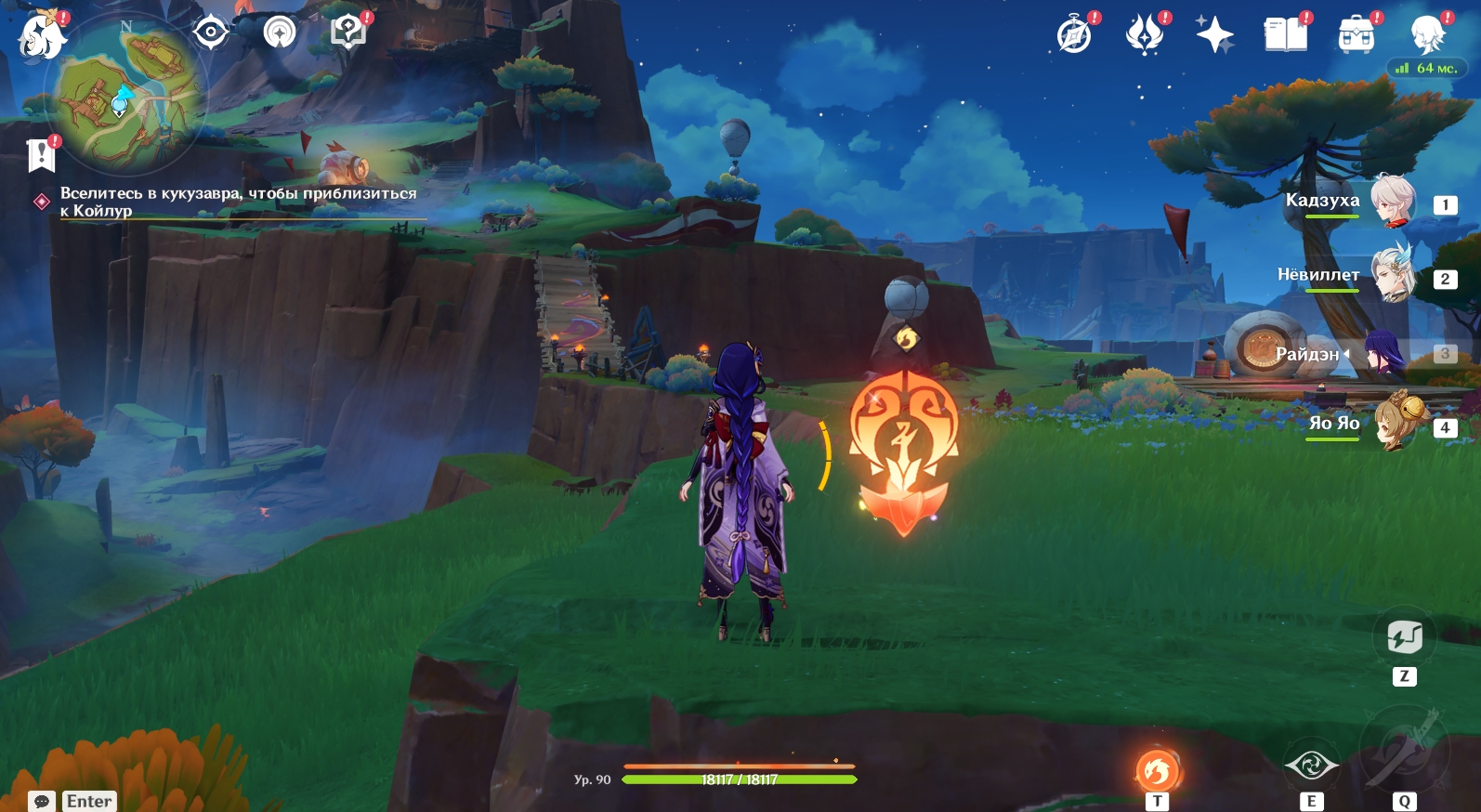Viewport: 1481px width, 812px height.
Task: Open the character profile head icon
Action: (x=1426, y=35)
